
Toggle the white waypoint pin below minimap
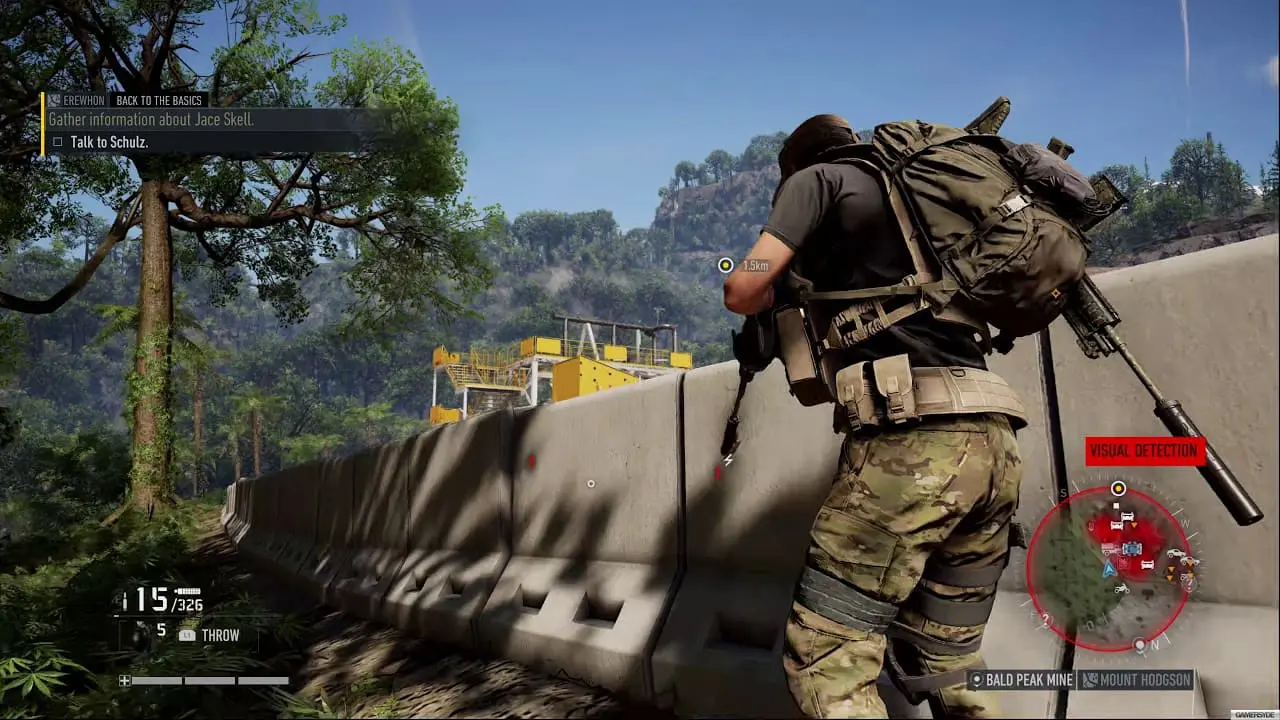[1141, 645]
